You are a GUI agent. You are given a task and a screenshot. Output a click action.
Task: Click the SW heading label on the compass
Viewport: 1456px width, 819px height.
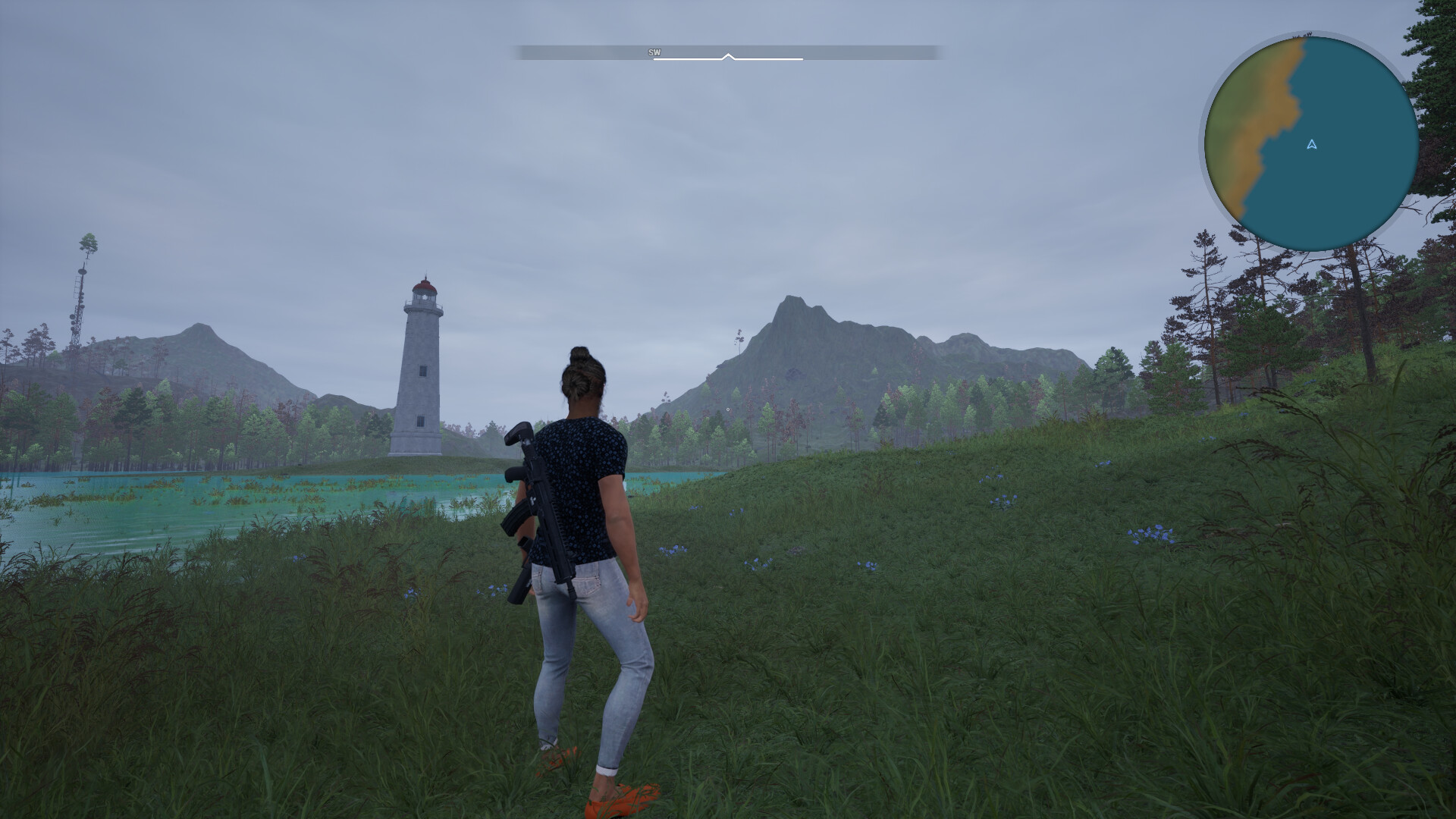tap(654, 53)
